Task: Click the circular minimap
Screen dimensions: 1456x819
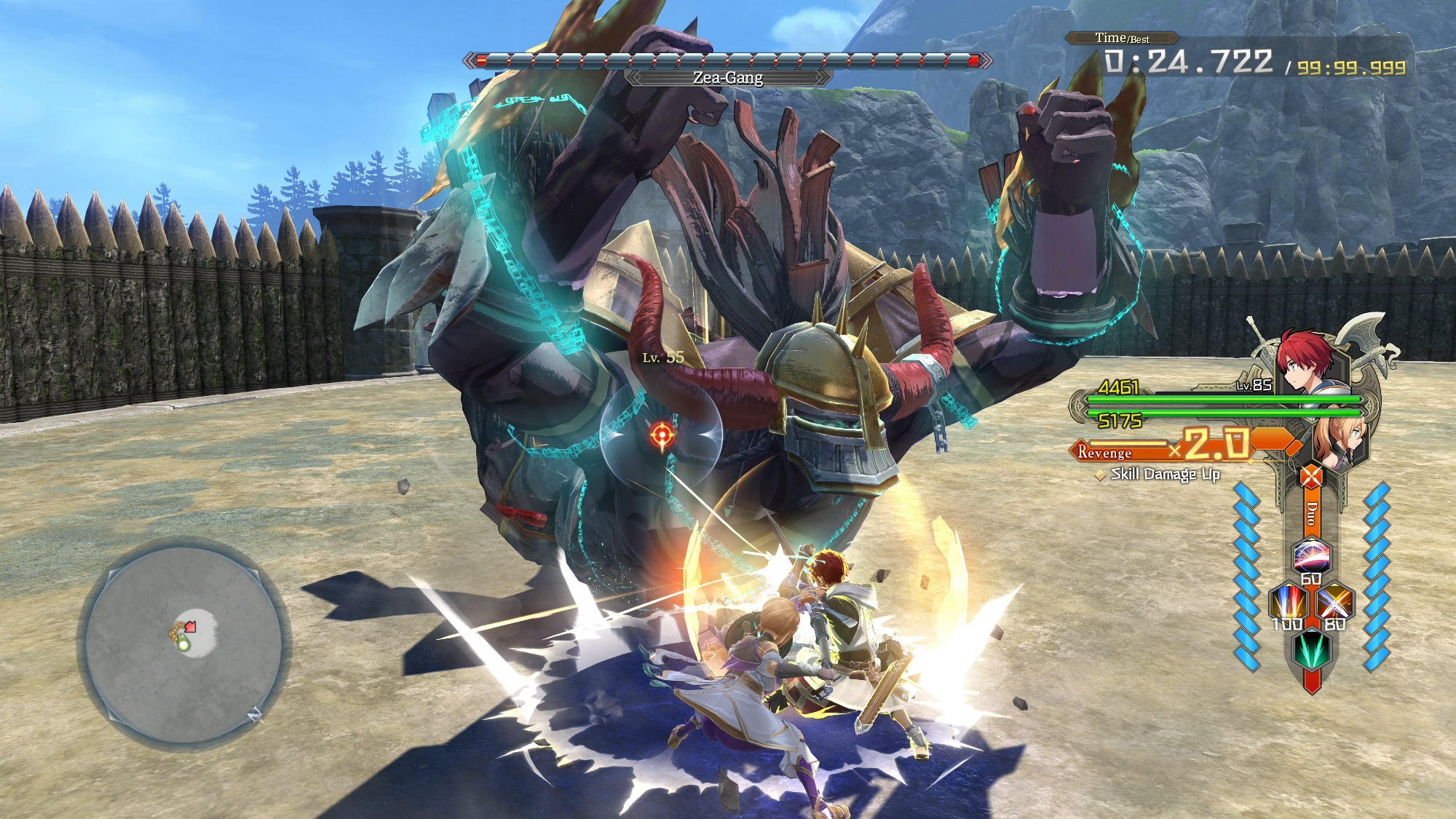Action: (x=184, y=644)
